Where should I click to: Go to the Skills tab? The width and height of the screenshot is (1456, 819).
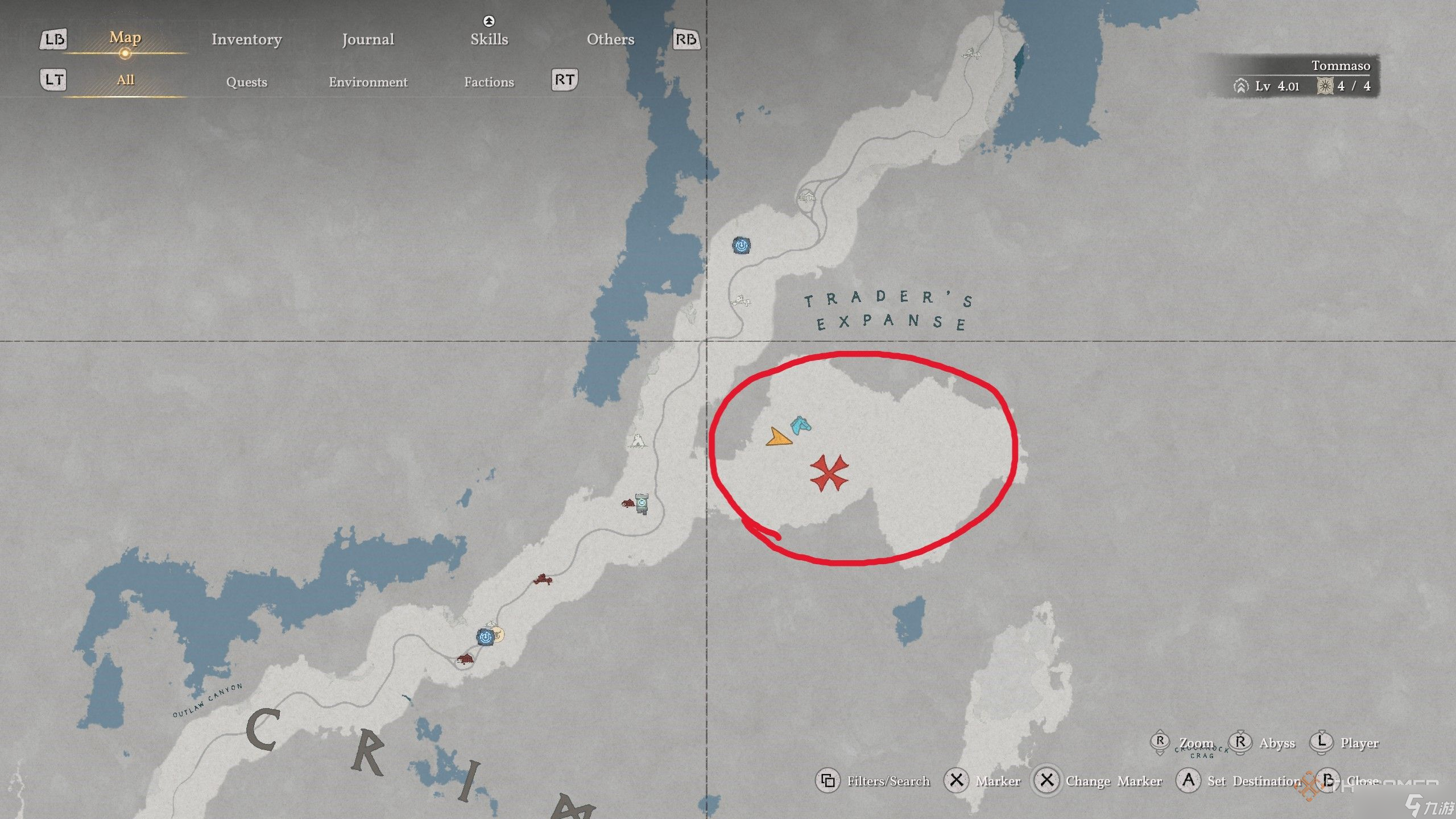[x=489, y=39]
